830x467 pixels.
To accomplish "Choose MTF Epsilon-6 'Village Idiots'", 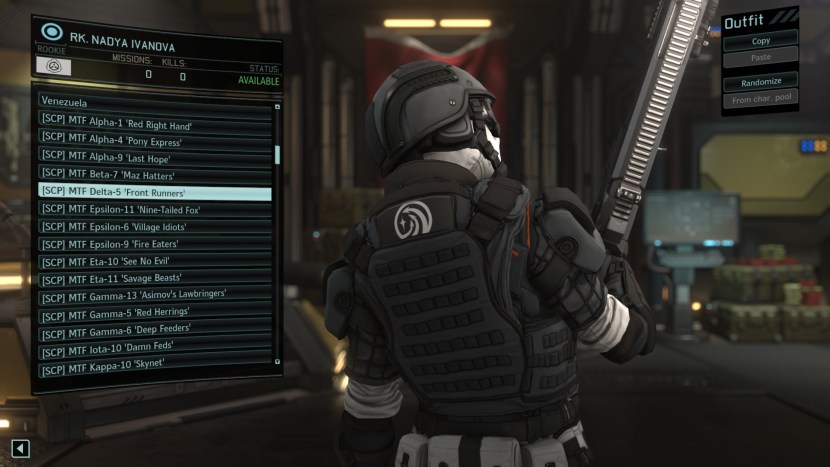I will click(x=154, y=227).
